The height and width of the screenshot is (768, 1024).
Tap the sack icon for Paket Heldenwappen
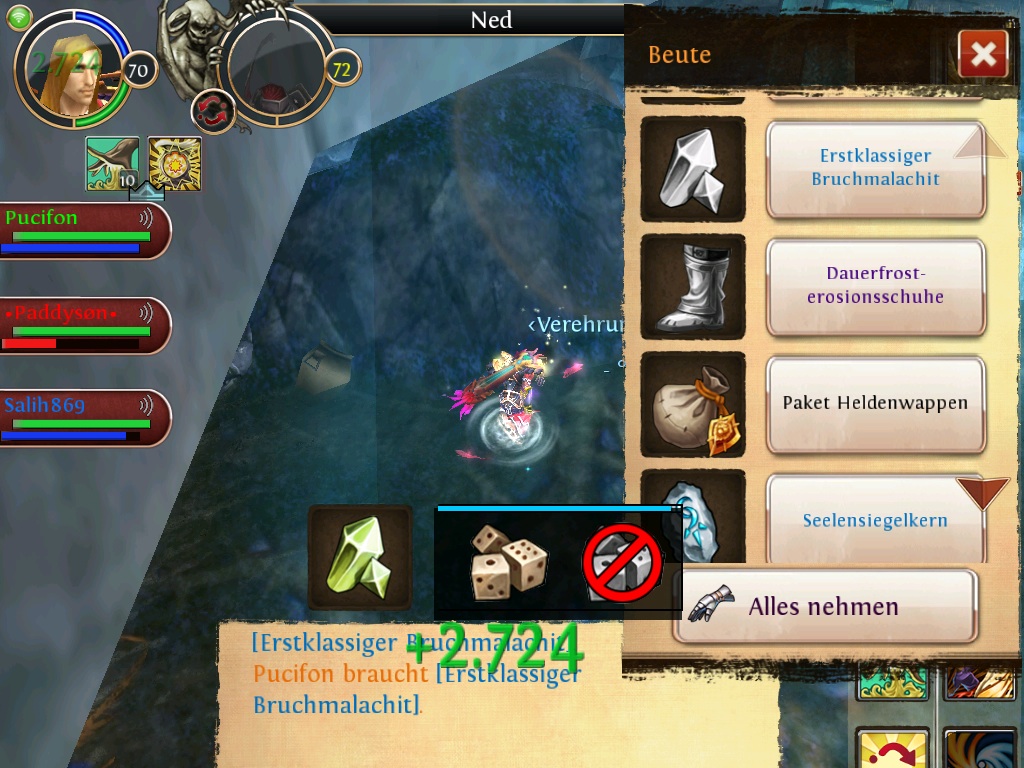coord(692,403)
